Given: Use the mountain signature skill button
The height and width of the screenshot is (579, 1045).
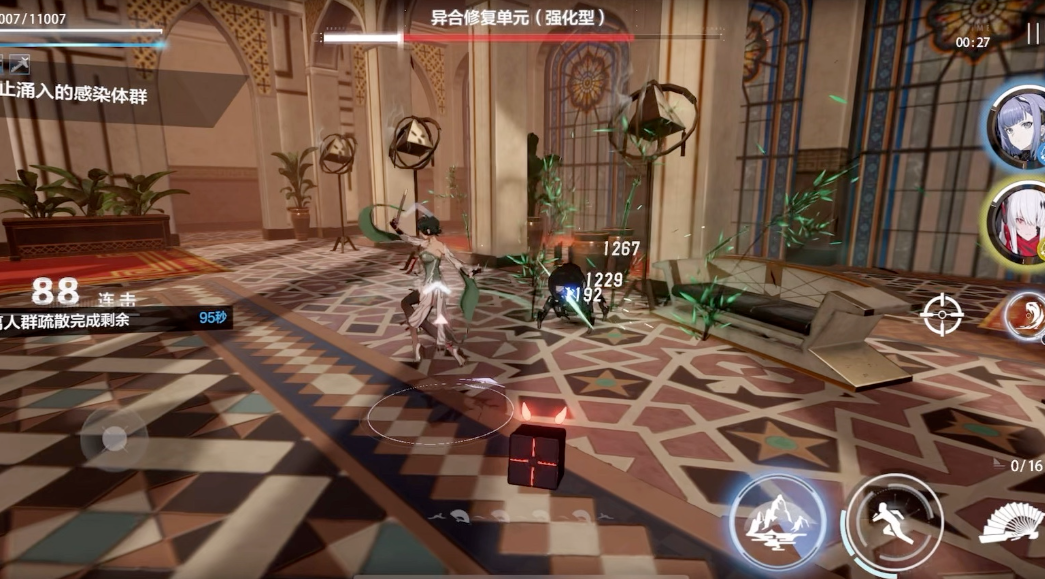Looking at the screenshot, I should (x=777, y=521).
